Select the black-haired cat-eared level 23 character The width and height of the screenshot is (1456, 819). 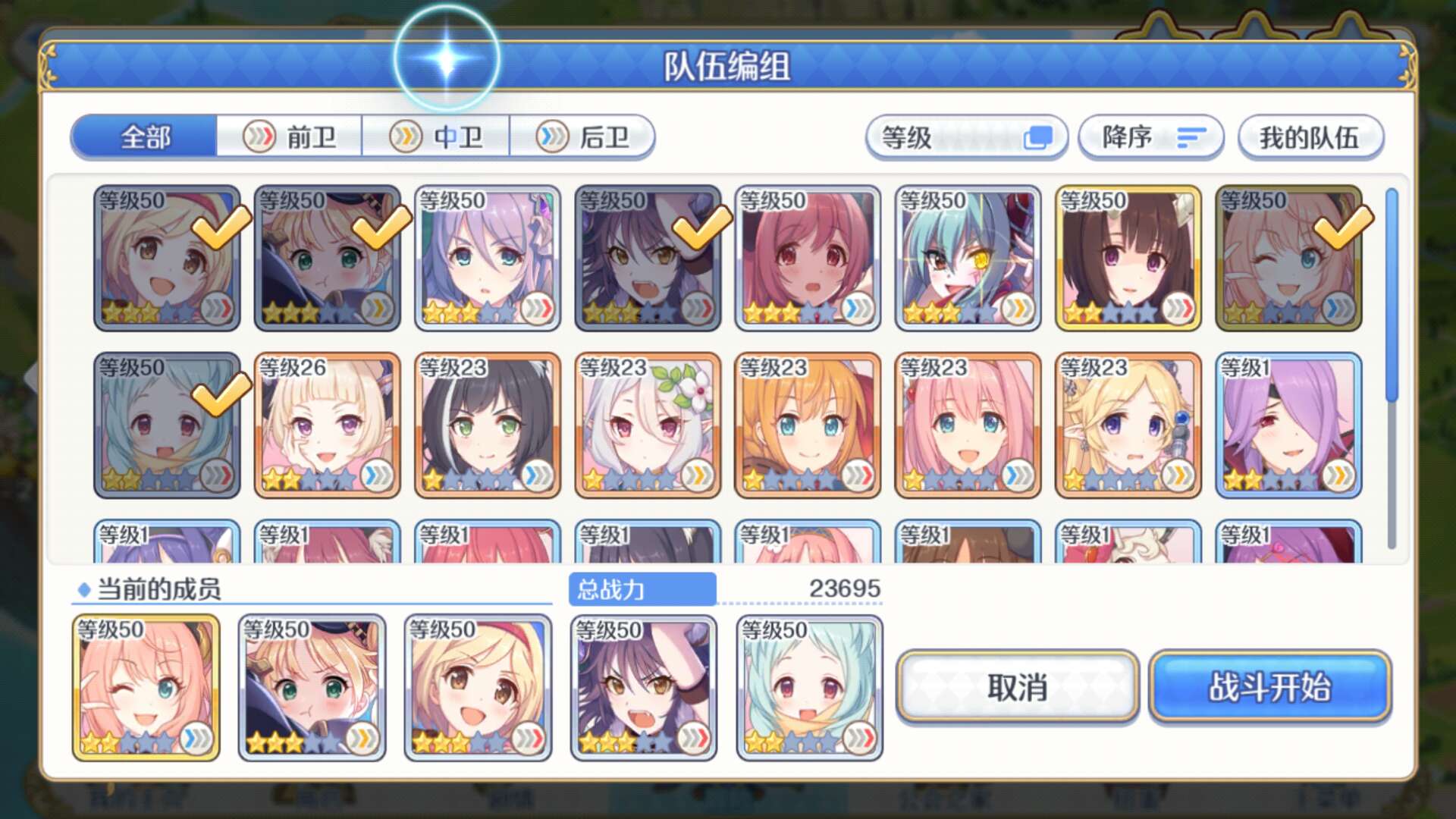click(487, 425)
